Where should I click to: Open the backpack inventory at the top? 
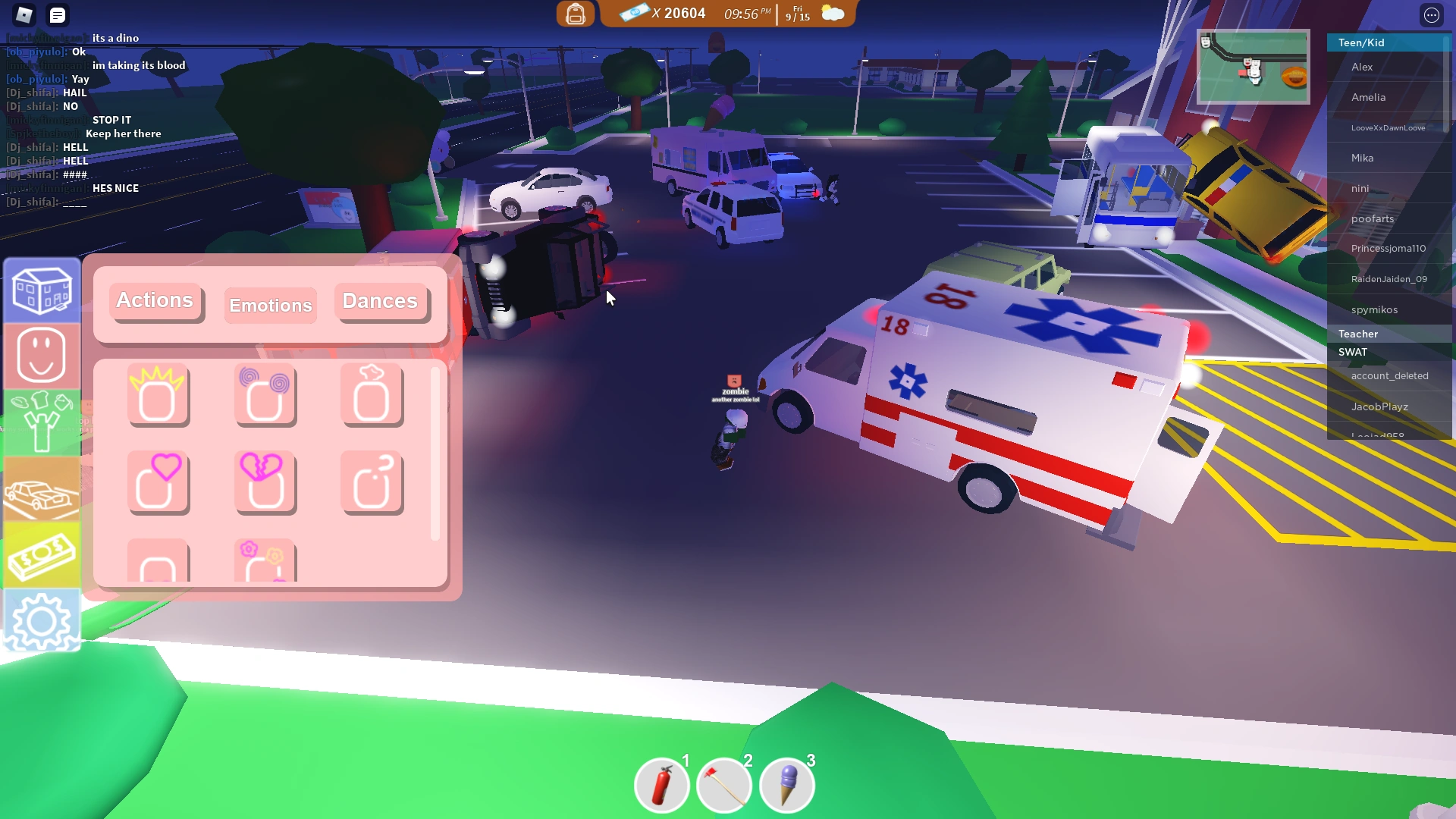[x=576, y=14]
